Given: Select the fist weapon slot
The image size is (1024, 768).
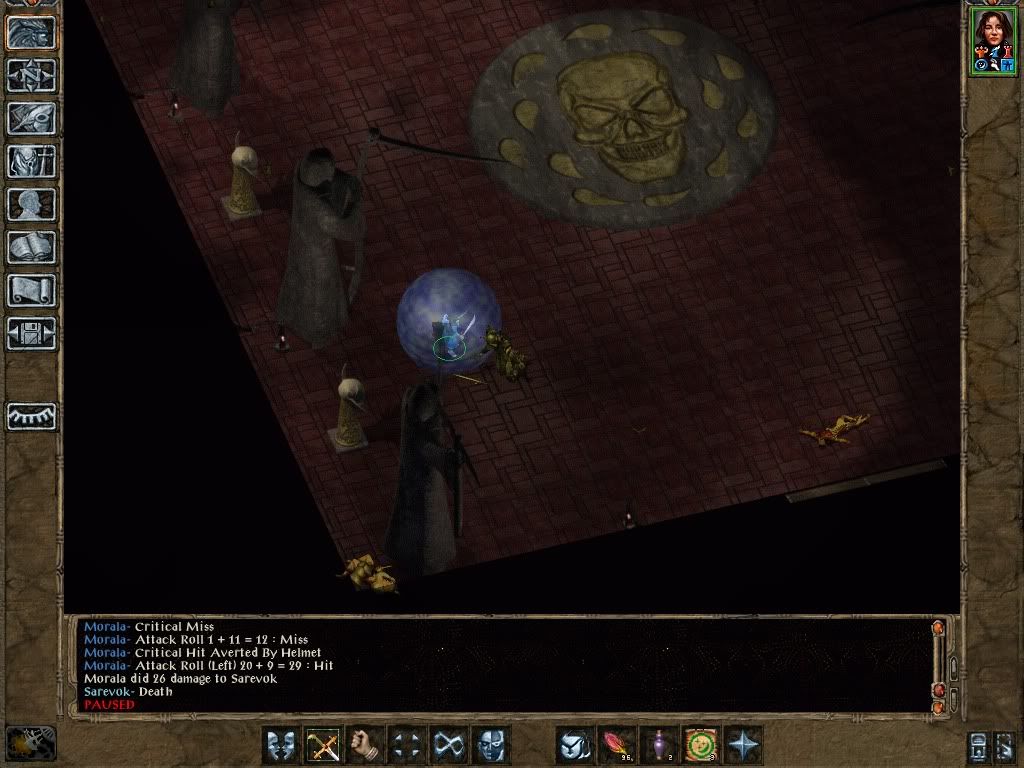Looking at the screenshot, I should 366,745.
